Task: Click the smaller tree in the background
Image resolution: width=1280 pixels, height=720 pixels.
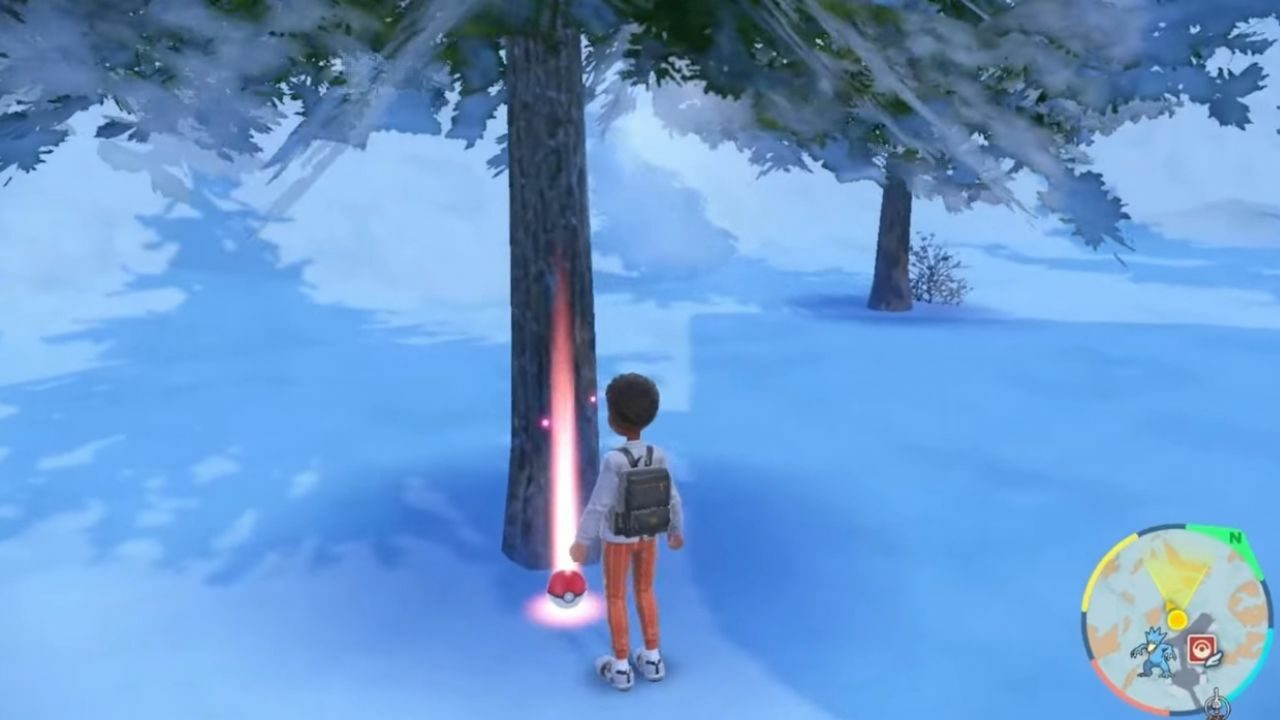Action: (x=890, y=240)
